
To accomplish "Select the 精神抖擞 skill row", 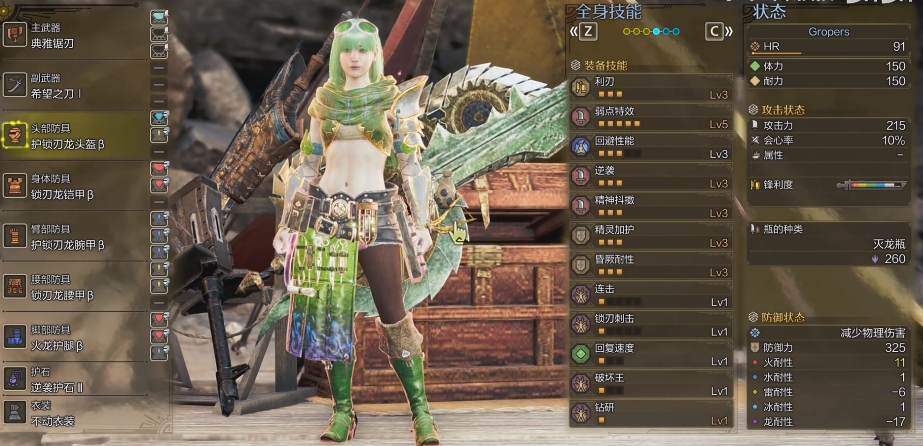I will click(x=650, y=206).
